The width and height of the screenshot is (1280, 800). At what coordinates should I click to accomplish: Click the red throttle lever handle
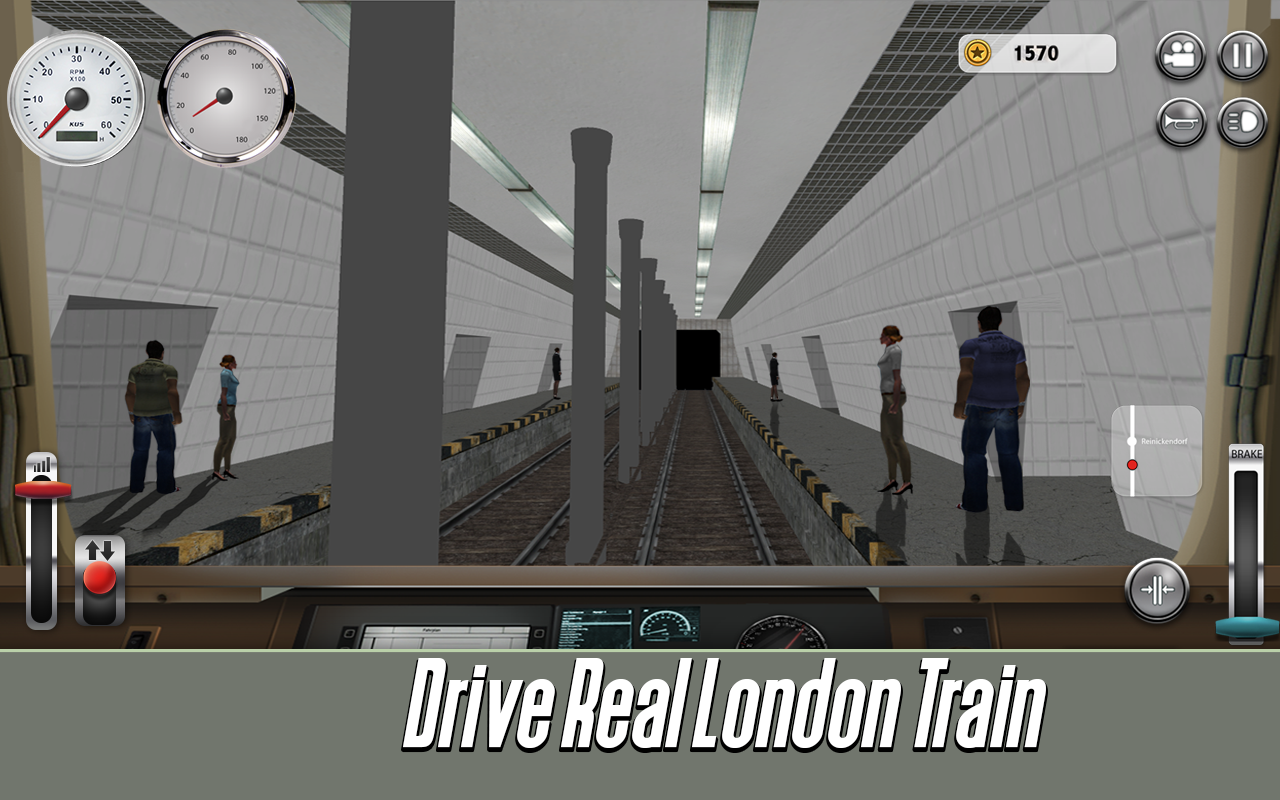tap(41, 490)
